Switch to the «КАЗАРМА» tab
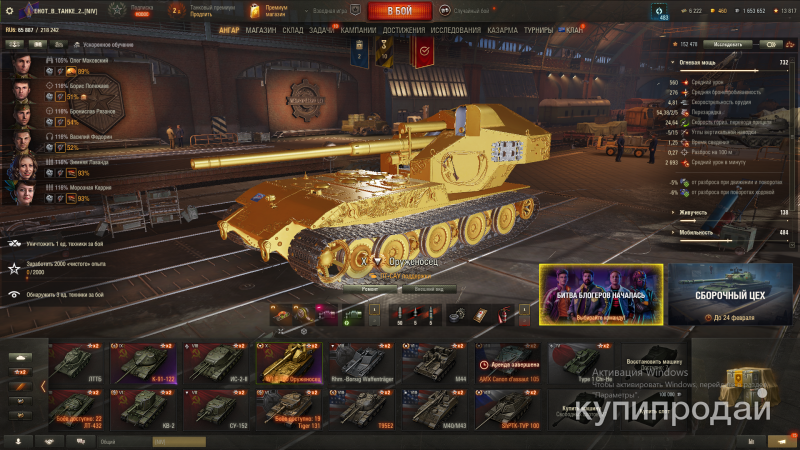Image resolution: width=800 pixels, height=450 pixels. pyautogui.click(x=502, y=30)
